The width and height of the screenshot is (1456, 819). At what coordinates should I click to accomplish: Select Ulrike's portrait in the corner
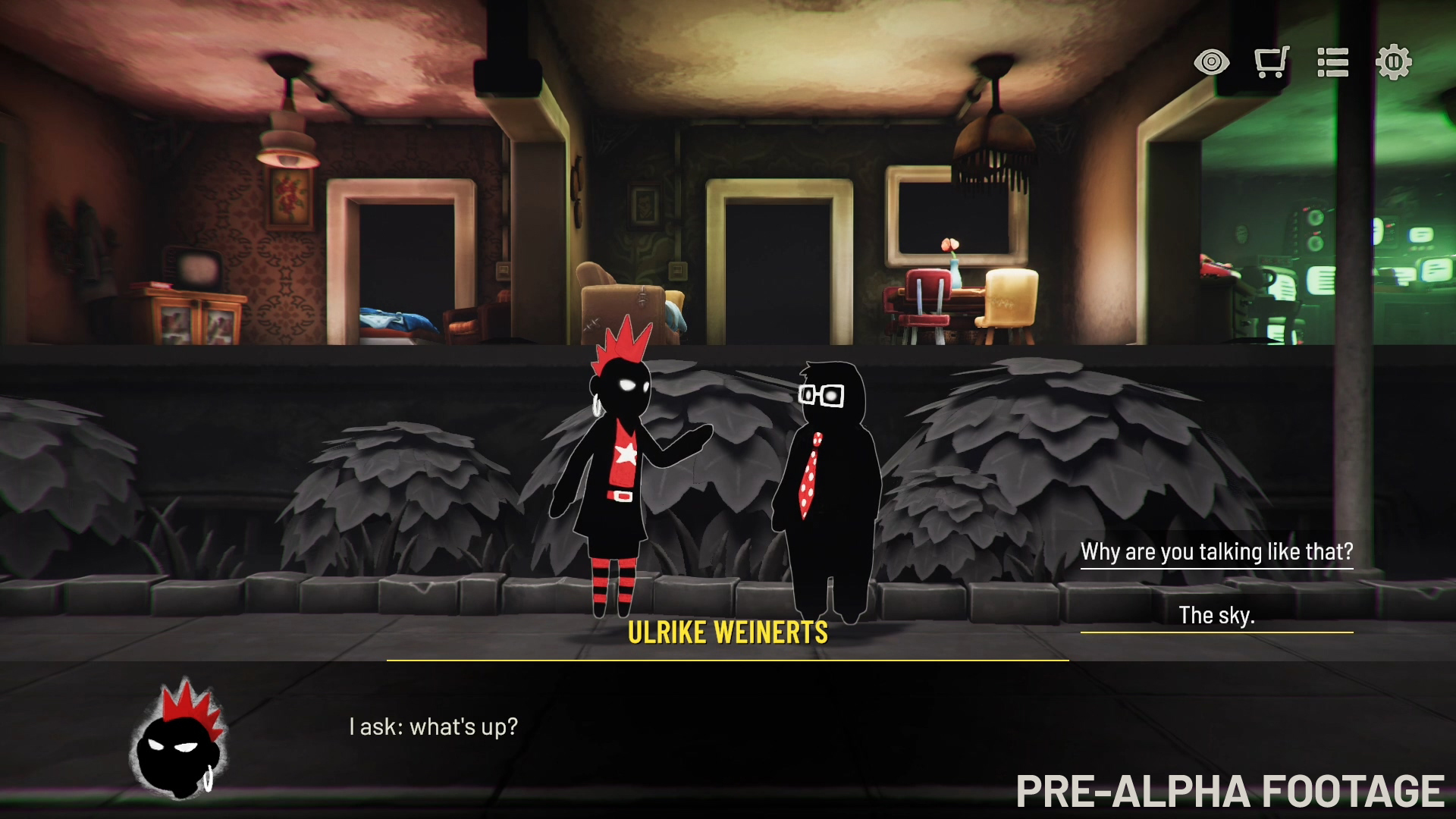tap(180, 739)
